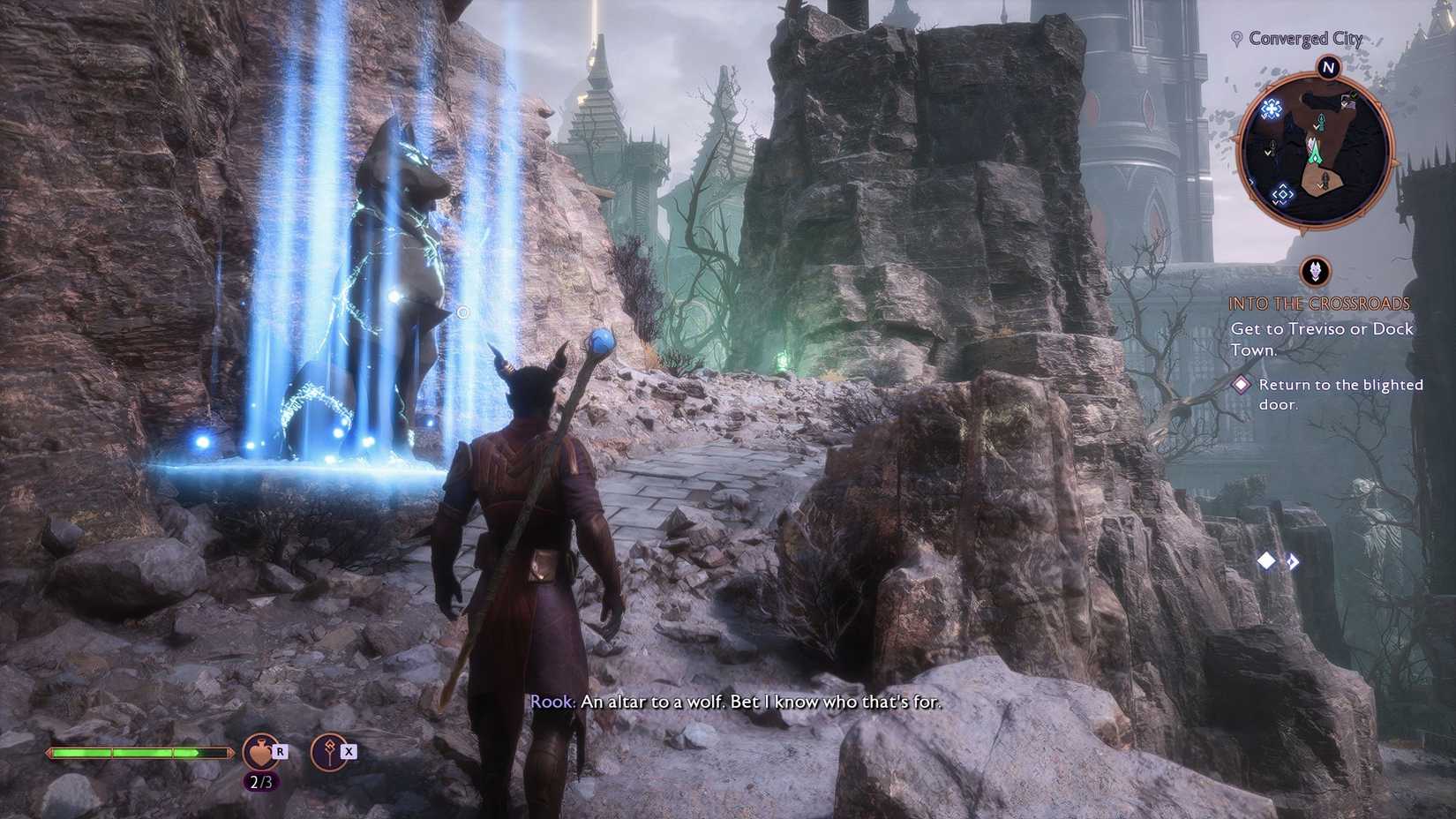
Task: Toggle tracking of the INTO THE CROSSROADS quest
Action: [x=1319, y=303]
